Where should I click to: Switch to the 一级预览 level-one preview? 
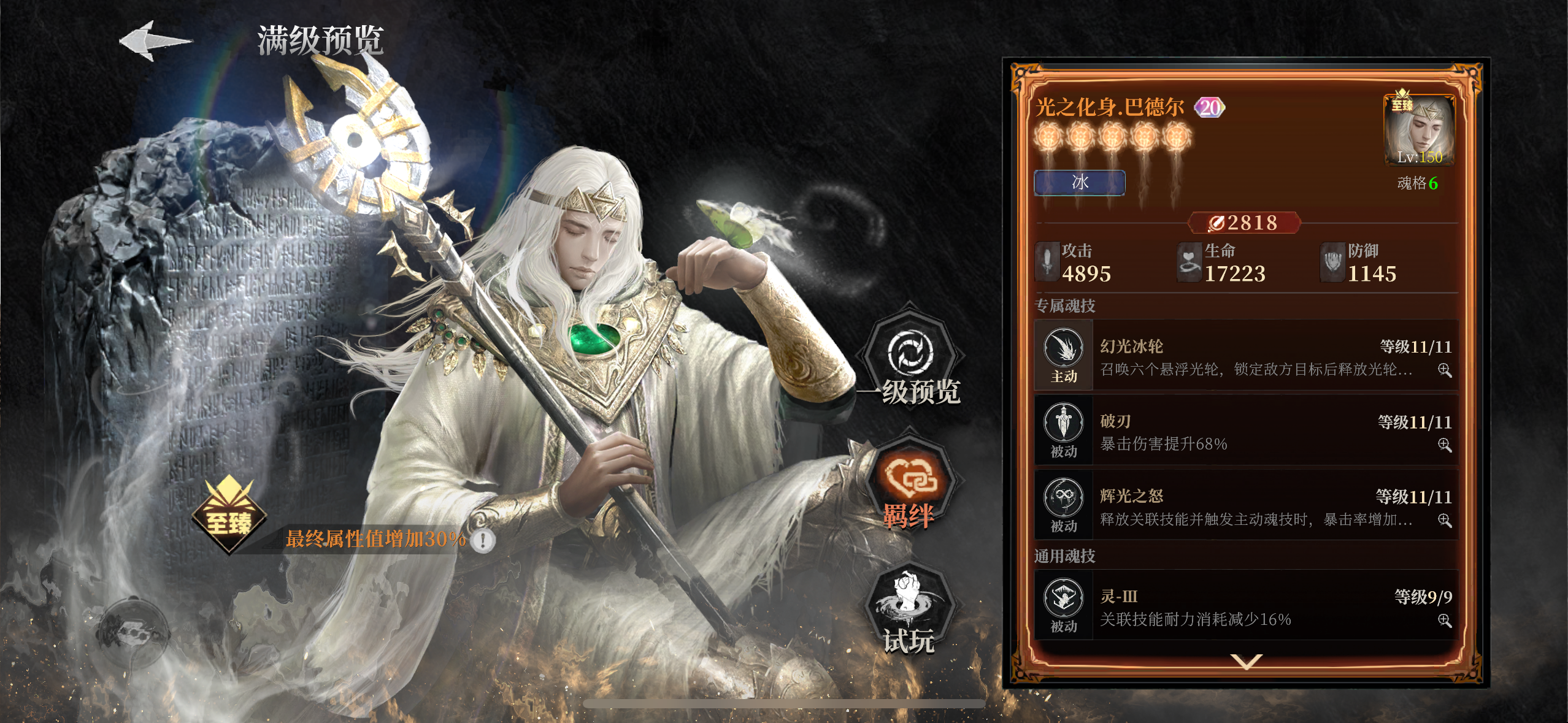point(910,362)
